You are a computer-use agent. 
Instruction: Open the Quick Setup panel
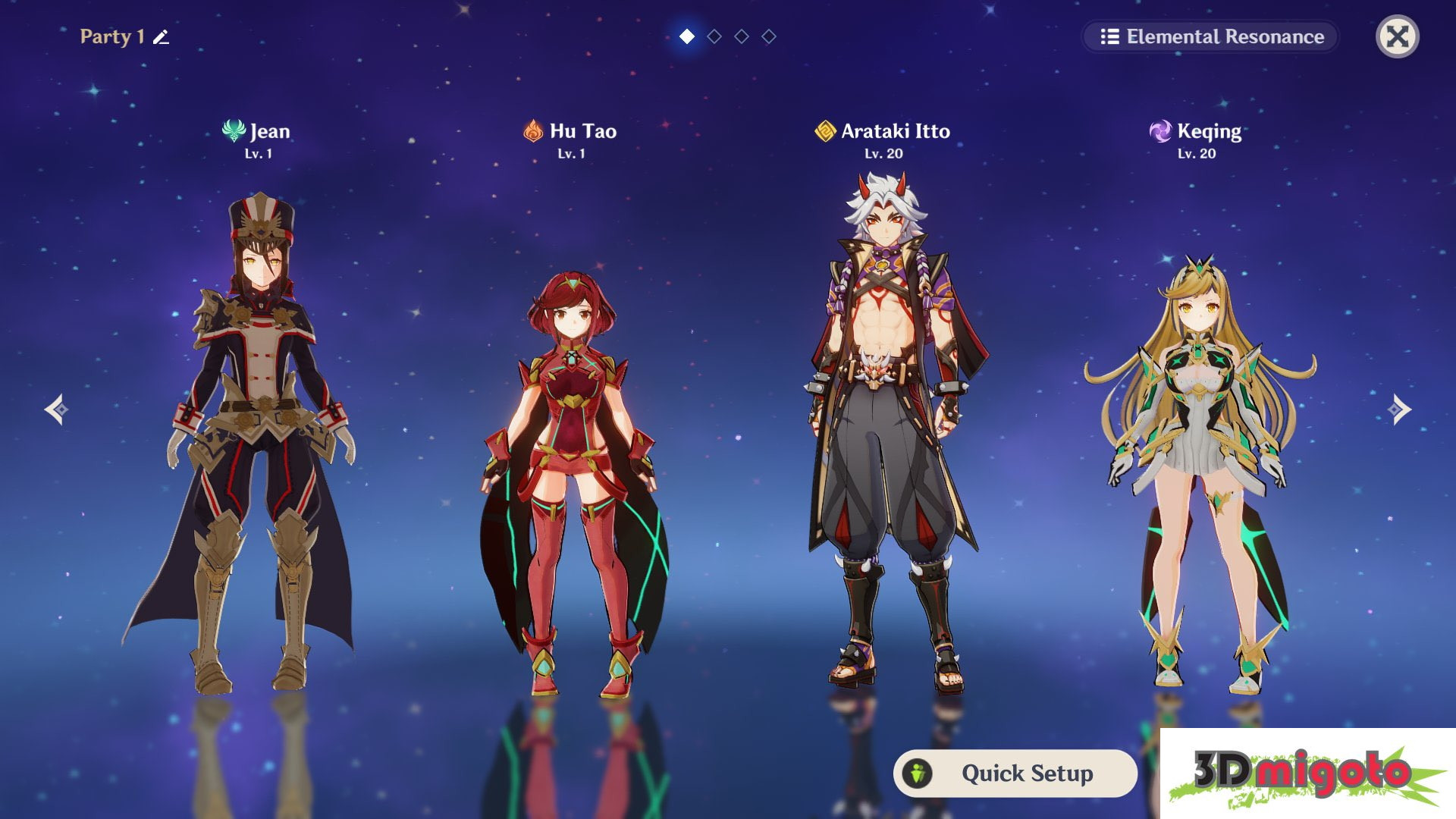pos(1016,773)
